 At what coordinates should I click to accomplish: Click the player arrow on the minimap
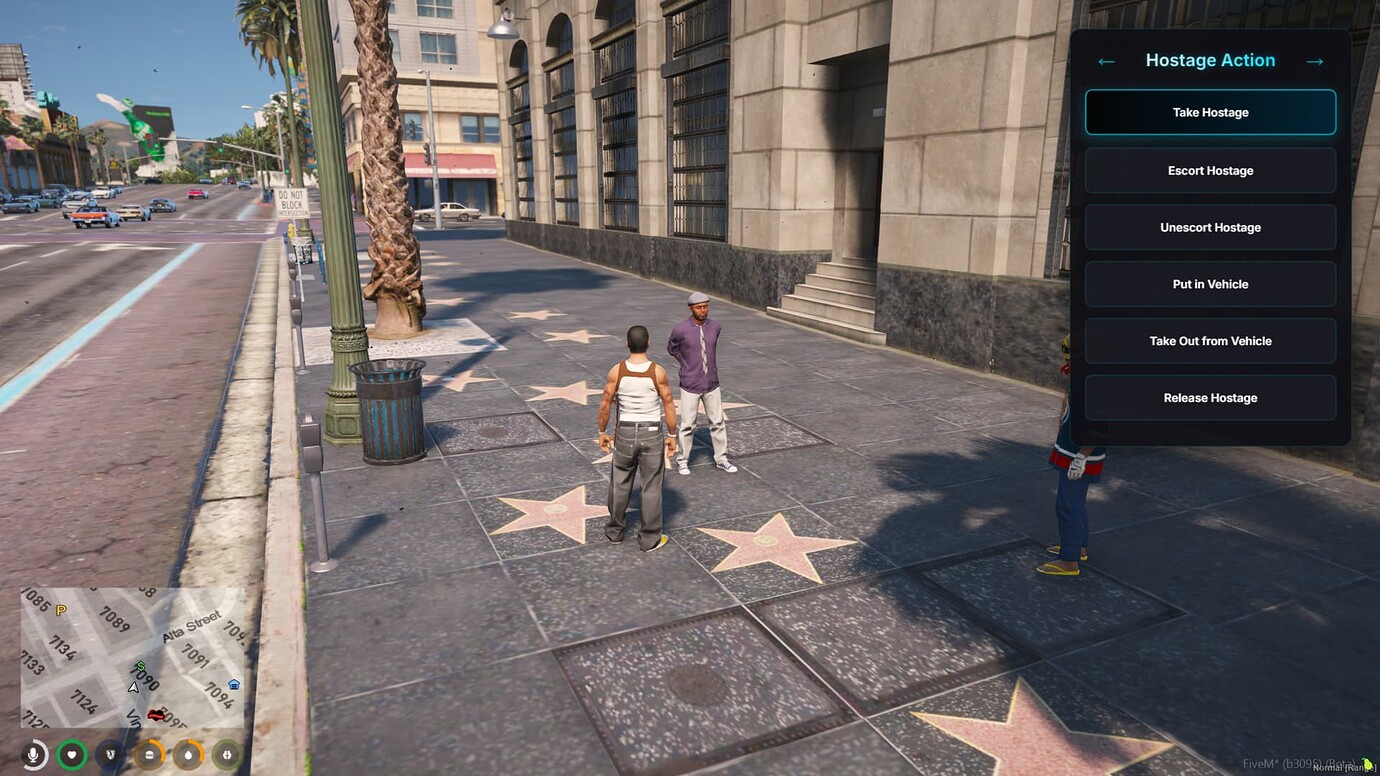(133, 689)
